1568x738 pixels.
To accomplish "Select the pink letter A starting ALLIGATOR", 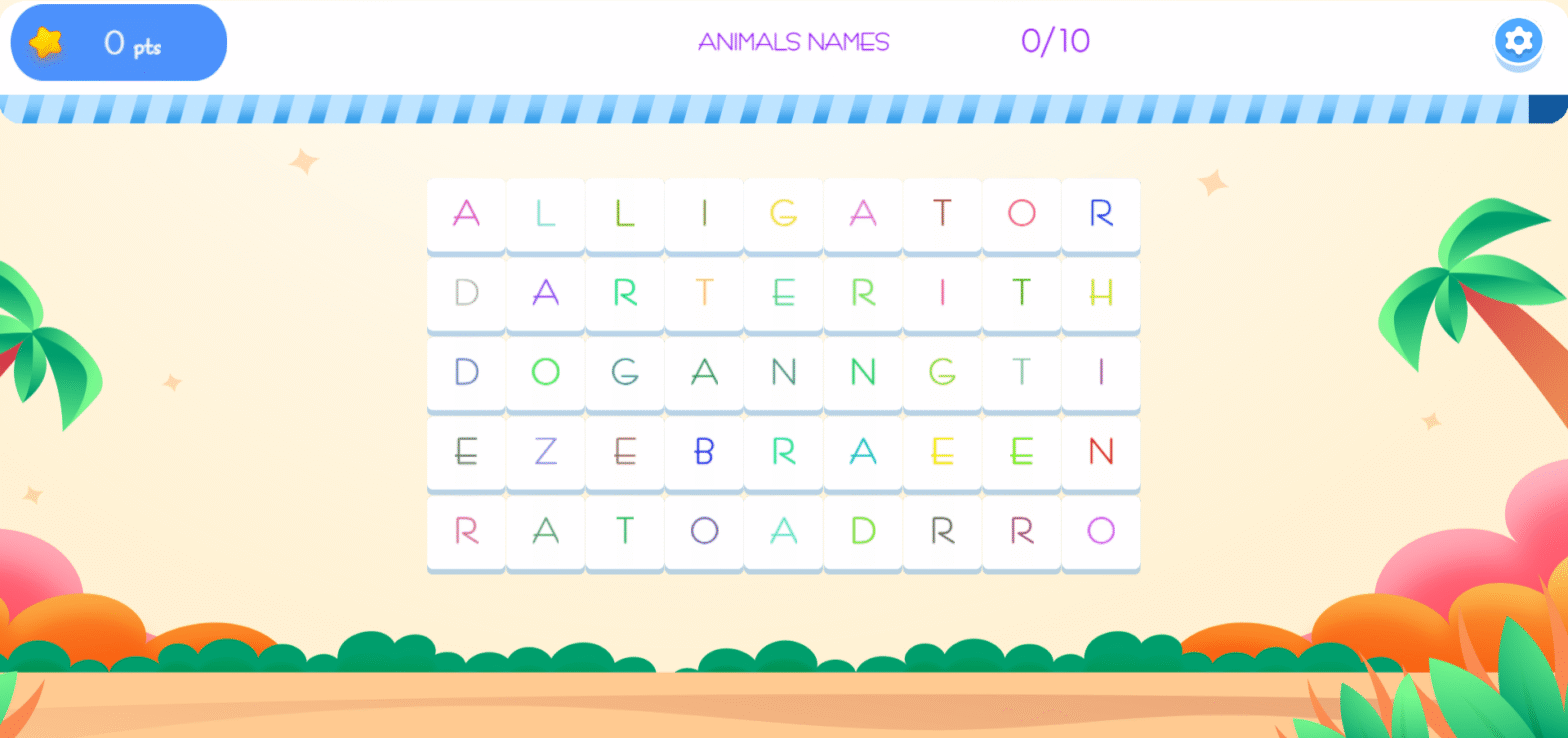I will 466,214.
